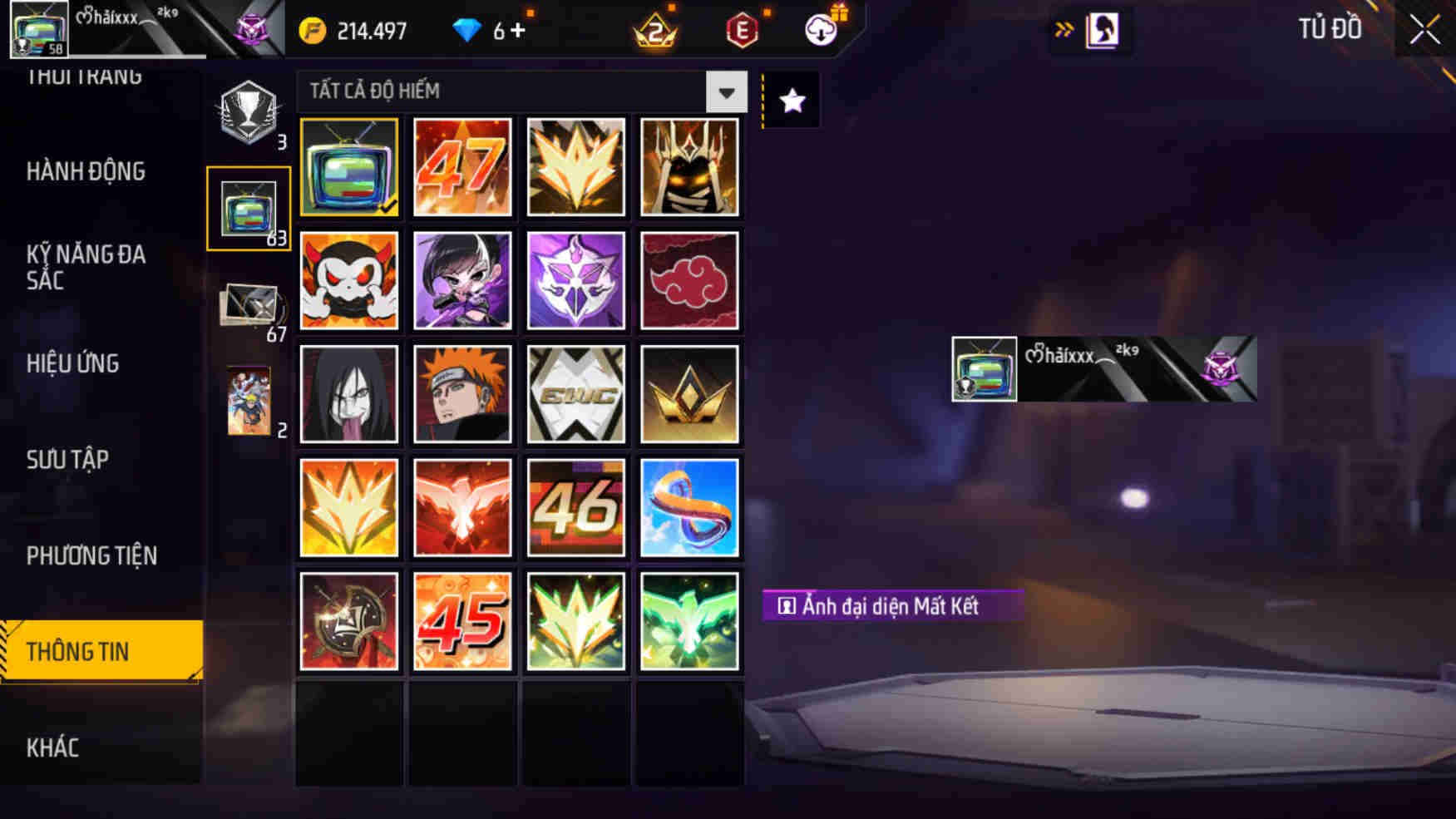Image resolution: width=1456 pixels, height=819 pixels.
Task: Open the TẤT CẢ ĐỘ HIẾM rarity dropdown
Action: coord(499,92)
